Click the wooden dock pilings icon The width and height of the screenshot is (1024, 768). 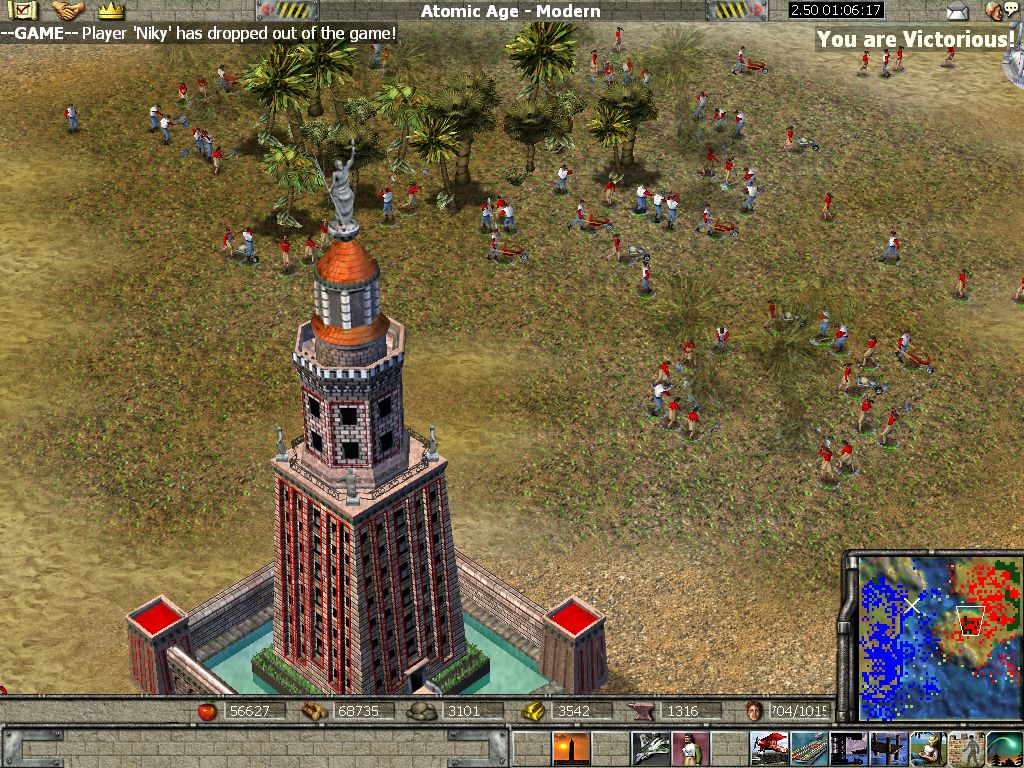(888, 748)
